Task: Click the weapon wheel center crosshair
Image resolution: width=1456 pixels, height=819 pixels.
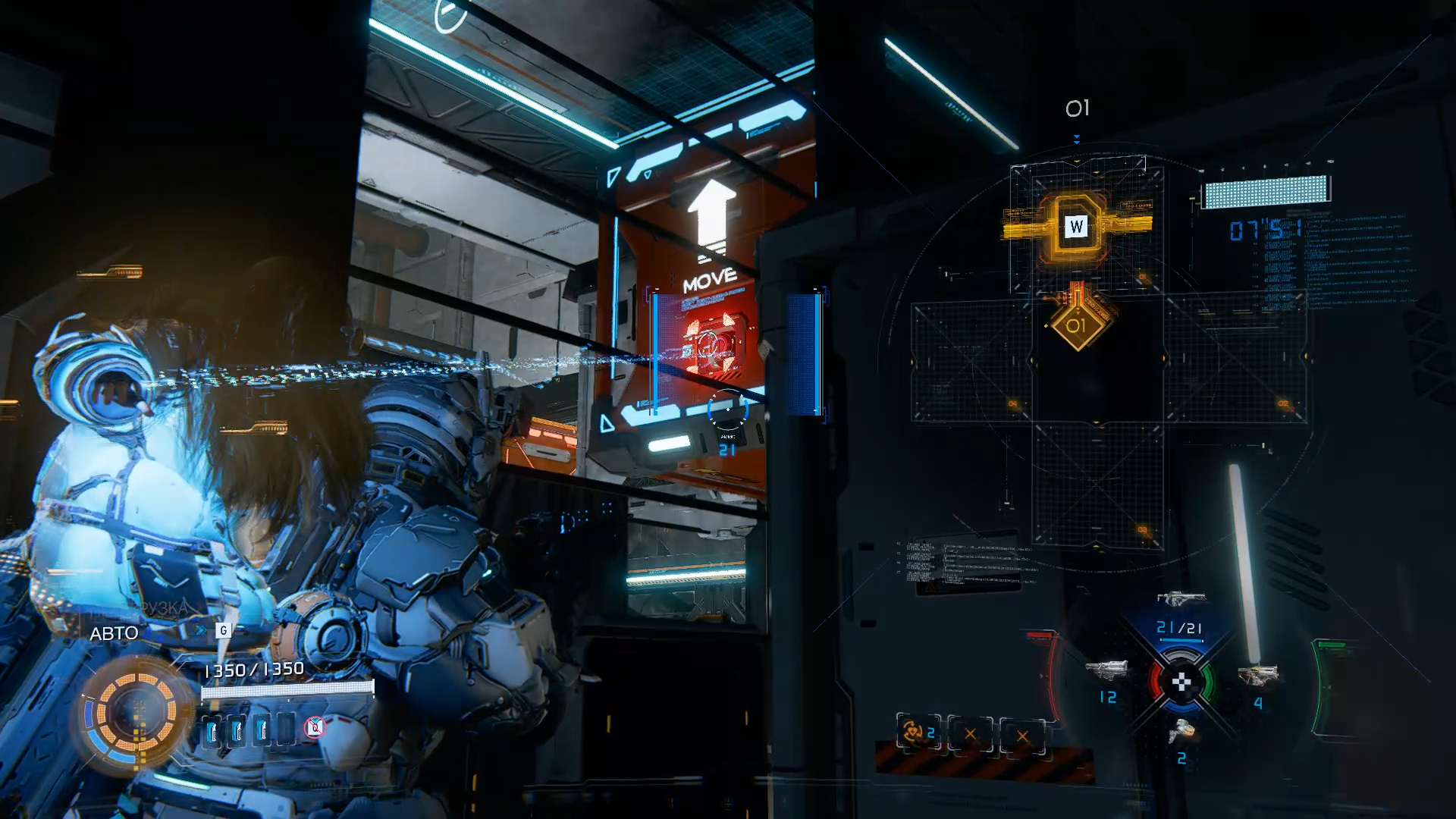Action: click(x=1181, y=682)
